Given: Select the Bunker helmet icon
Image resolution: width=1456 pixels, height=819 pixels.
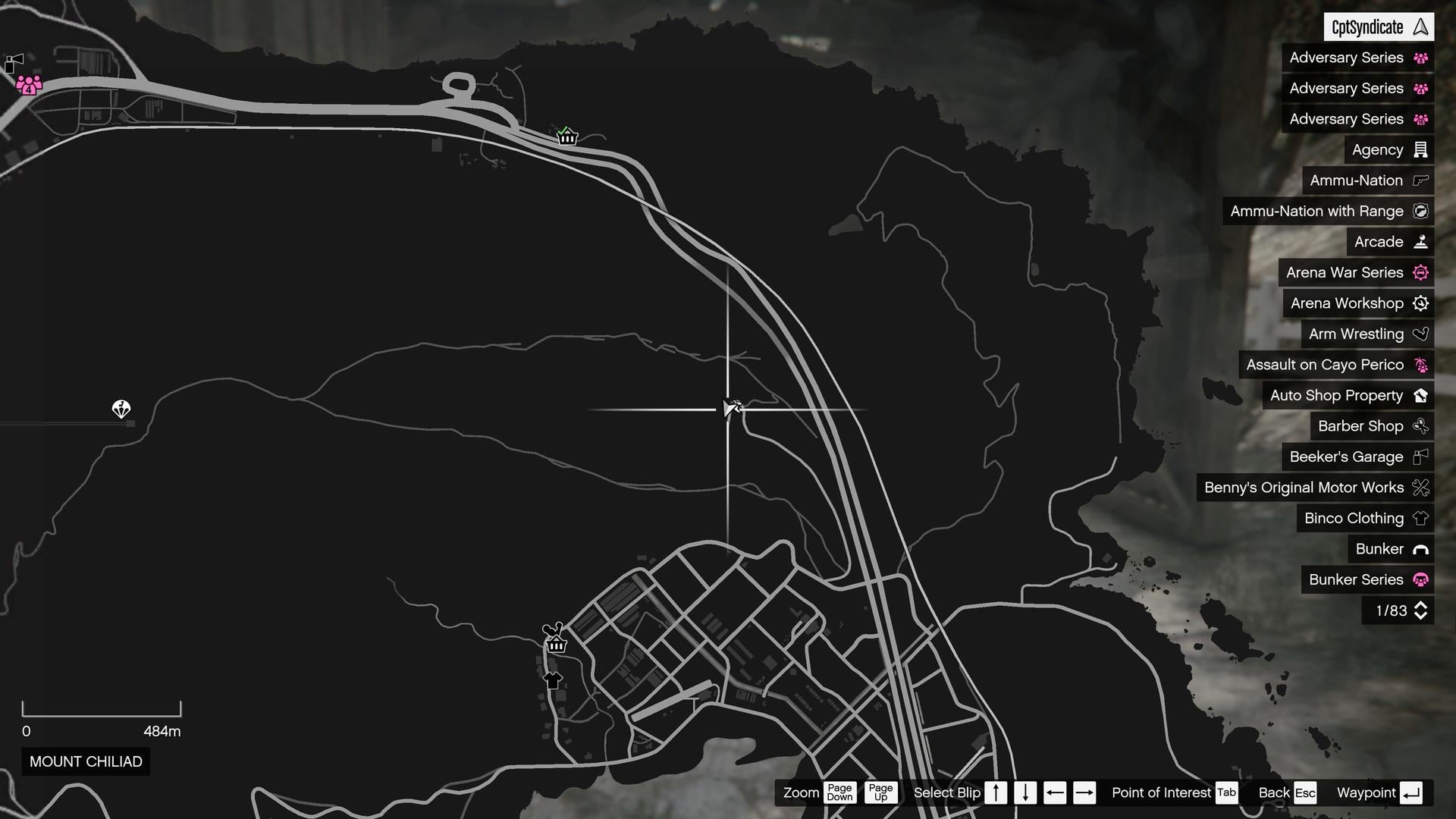Looking at the screenshot, I should coord(1421,549).
